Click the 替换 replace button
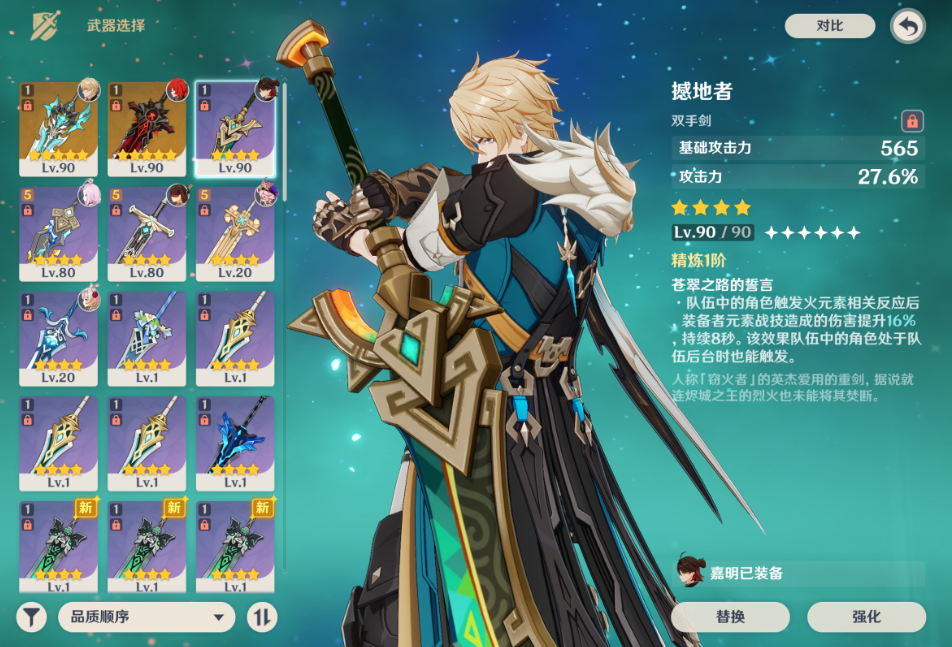 [x=730, y=617]
